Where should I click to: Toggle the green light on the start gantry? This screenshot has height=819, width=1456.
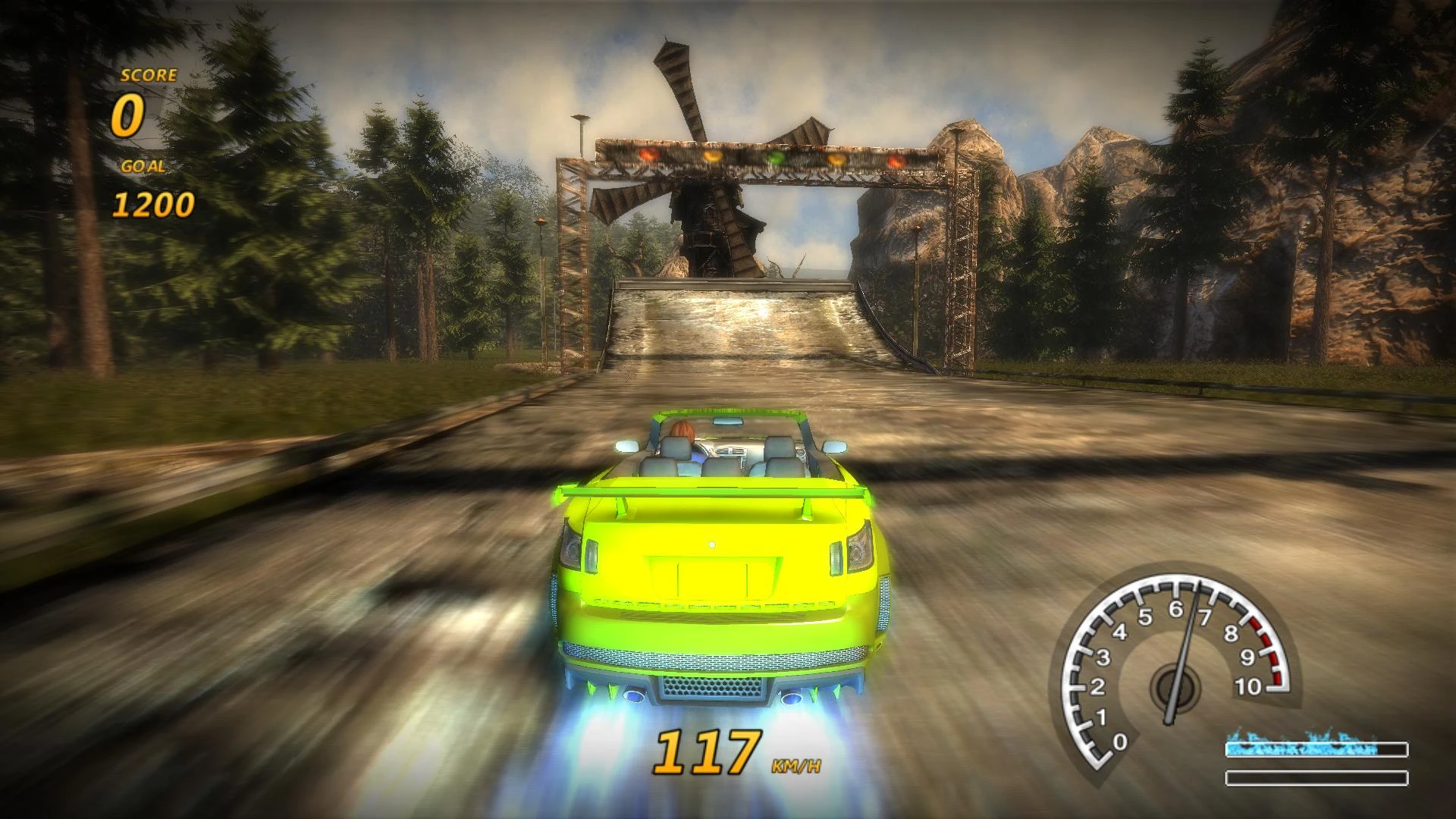[x=774, y=159]
